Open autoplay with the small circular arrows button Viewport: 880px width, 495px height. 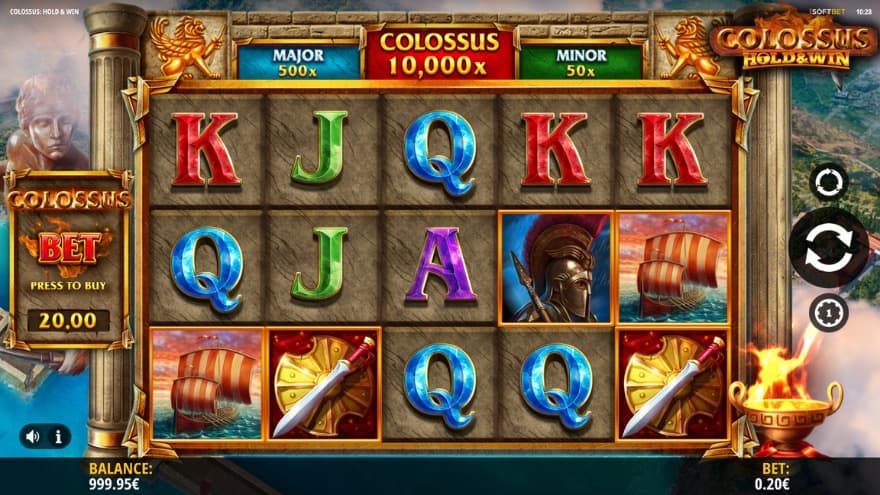(x=828, y=182)
